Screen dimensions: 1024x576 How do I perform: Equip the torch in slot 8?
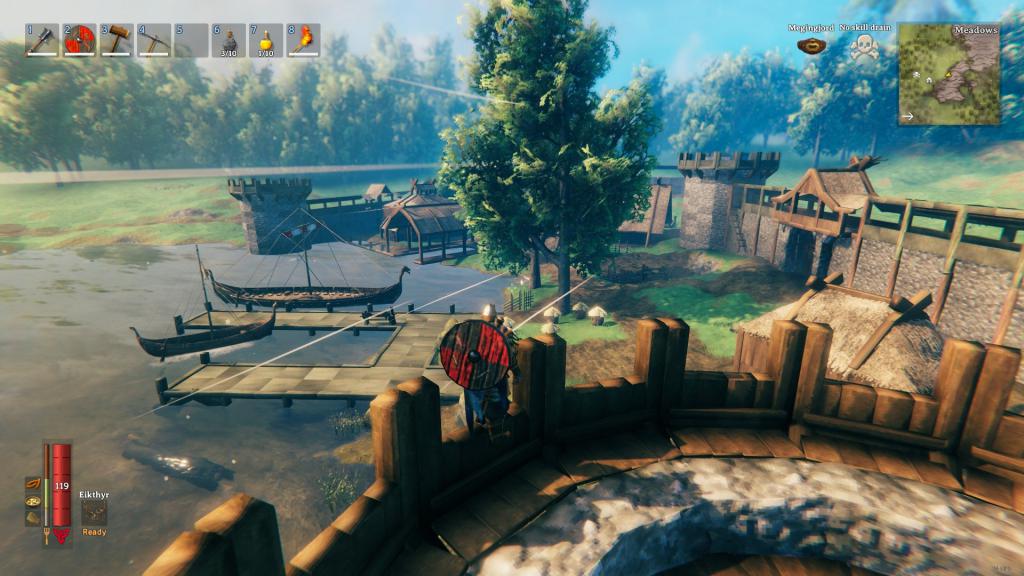[303, 40]
